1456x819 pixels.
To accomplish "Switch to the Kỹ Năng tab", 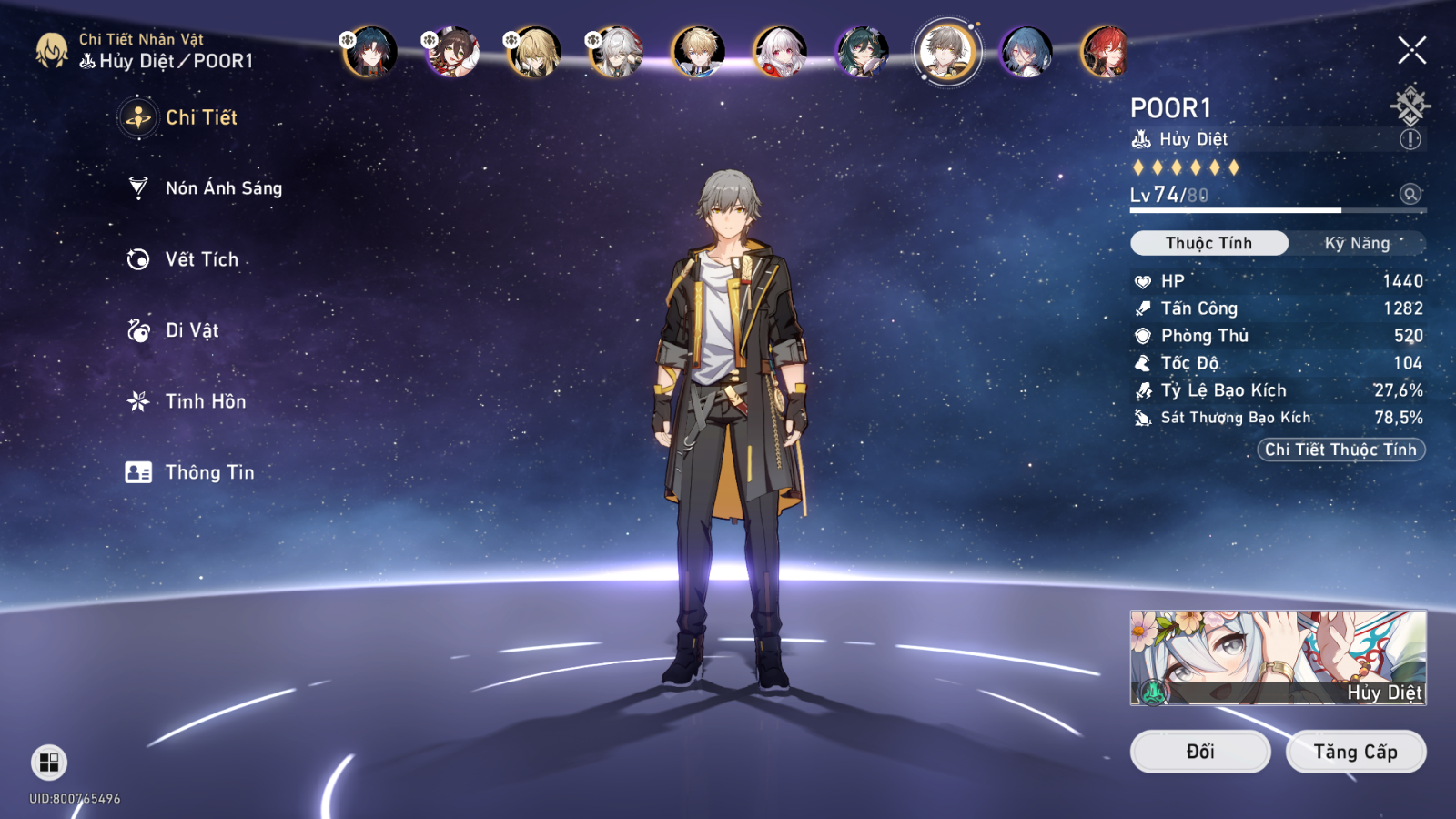I will [x=1357, y=243].
